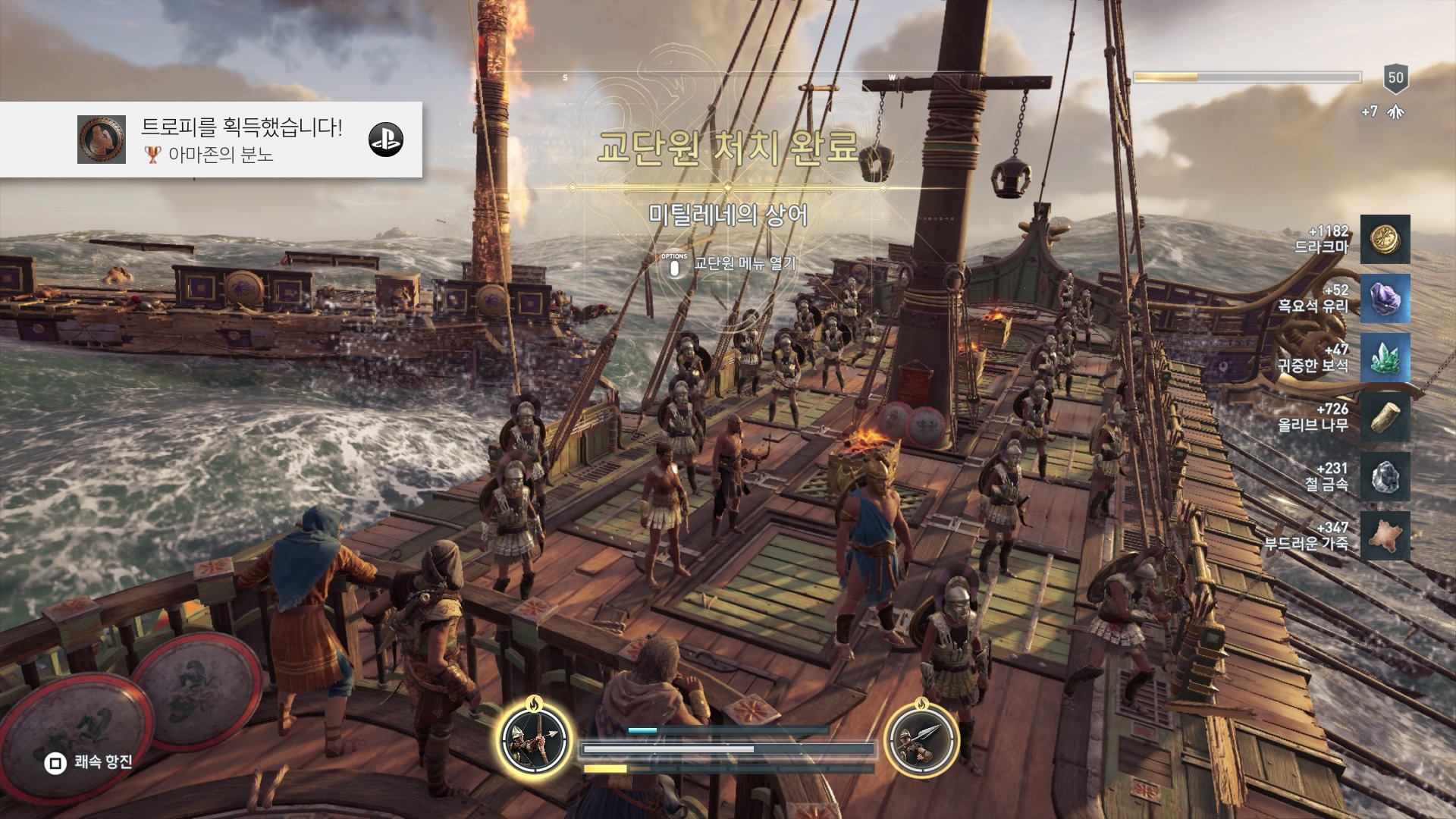Activate the fire javelin ability icon

point(921,739)
